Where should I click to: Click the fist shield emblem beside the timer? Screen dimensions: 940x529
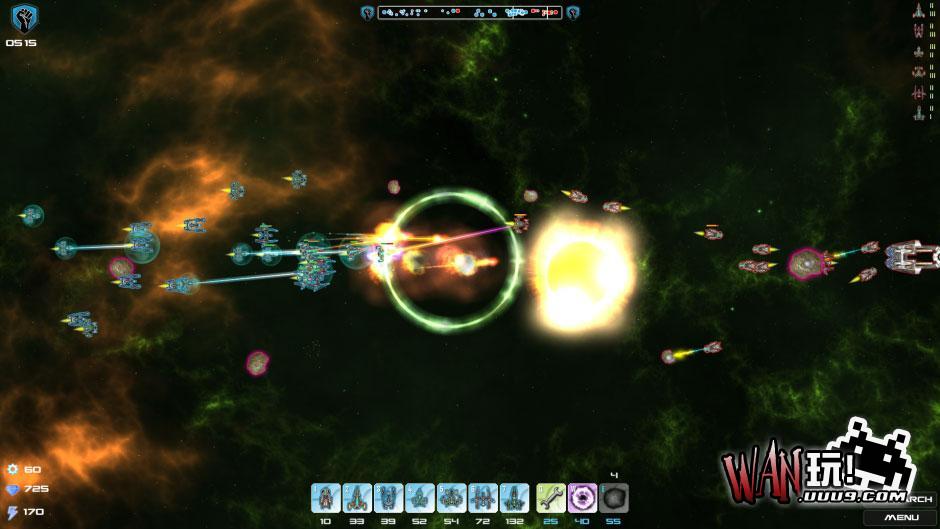(22, 18)
